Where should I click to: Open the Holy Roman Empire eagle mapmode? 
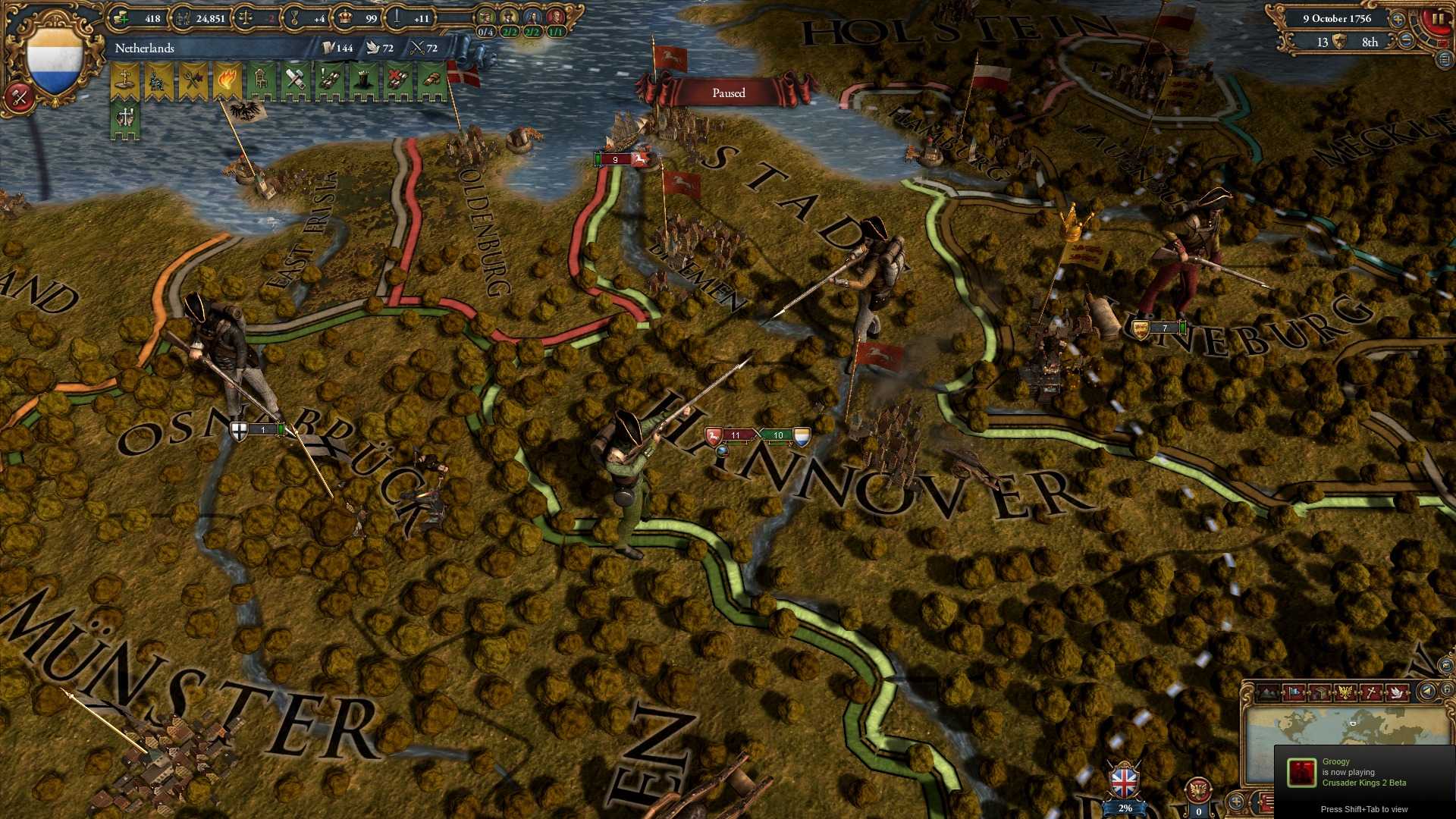pyautogui.click(x=1344, y=691)
